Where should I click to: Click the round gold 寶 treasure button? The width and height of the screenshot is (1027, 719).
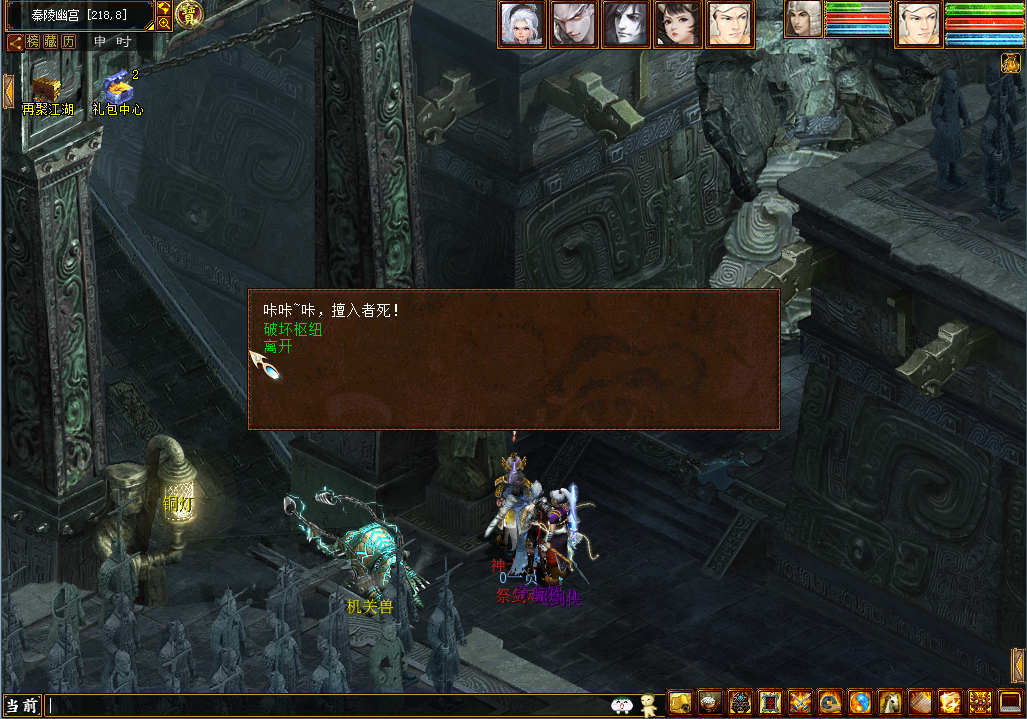pyautogui.click(x=187, y=14)
